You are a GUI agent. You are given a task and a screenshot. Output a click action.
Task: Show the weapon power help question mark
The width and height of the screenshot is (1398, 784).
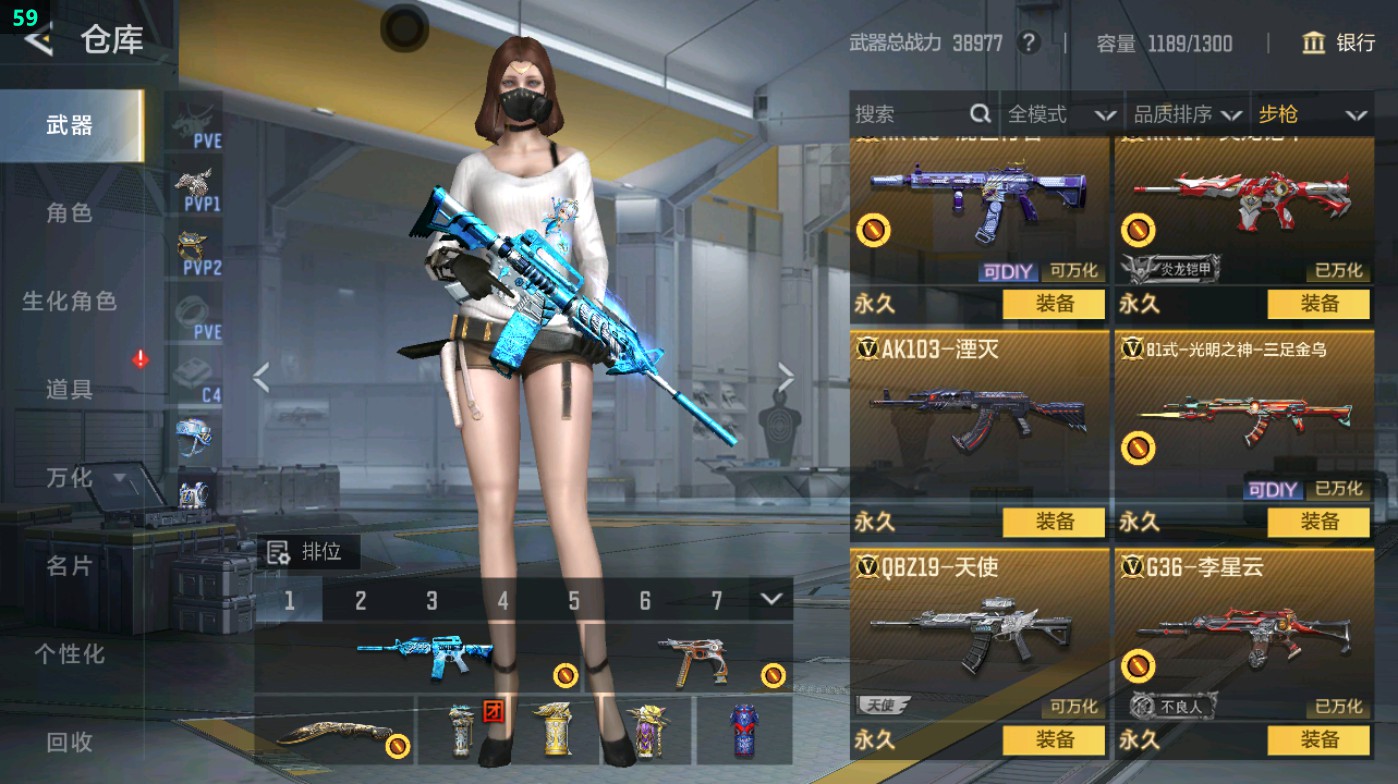tap(1027, 43)
